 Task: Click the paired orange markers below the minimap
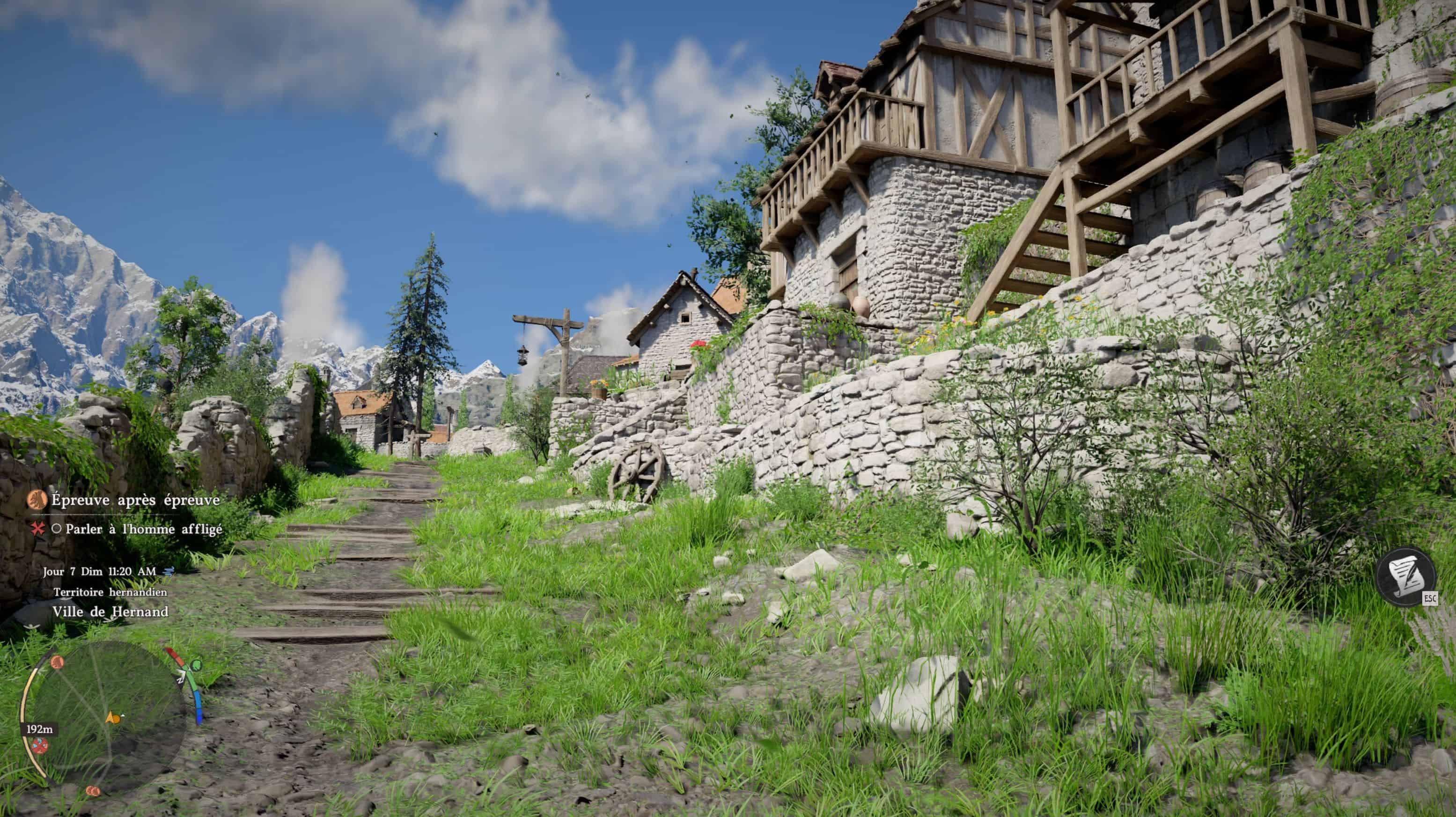(x=93, y=790)
